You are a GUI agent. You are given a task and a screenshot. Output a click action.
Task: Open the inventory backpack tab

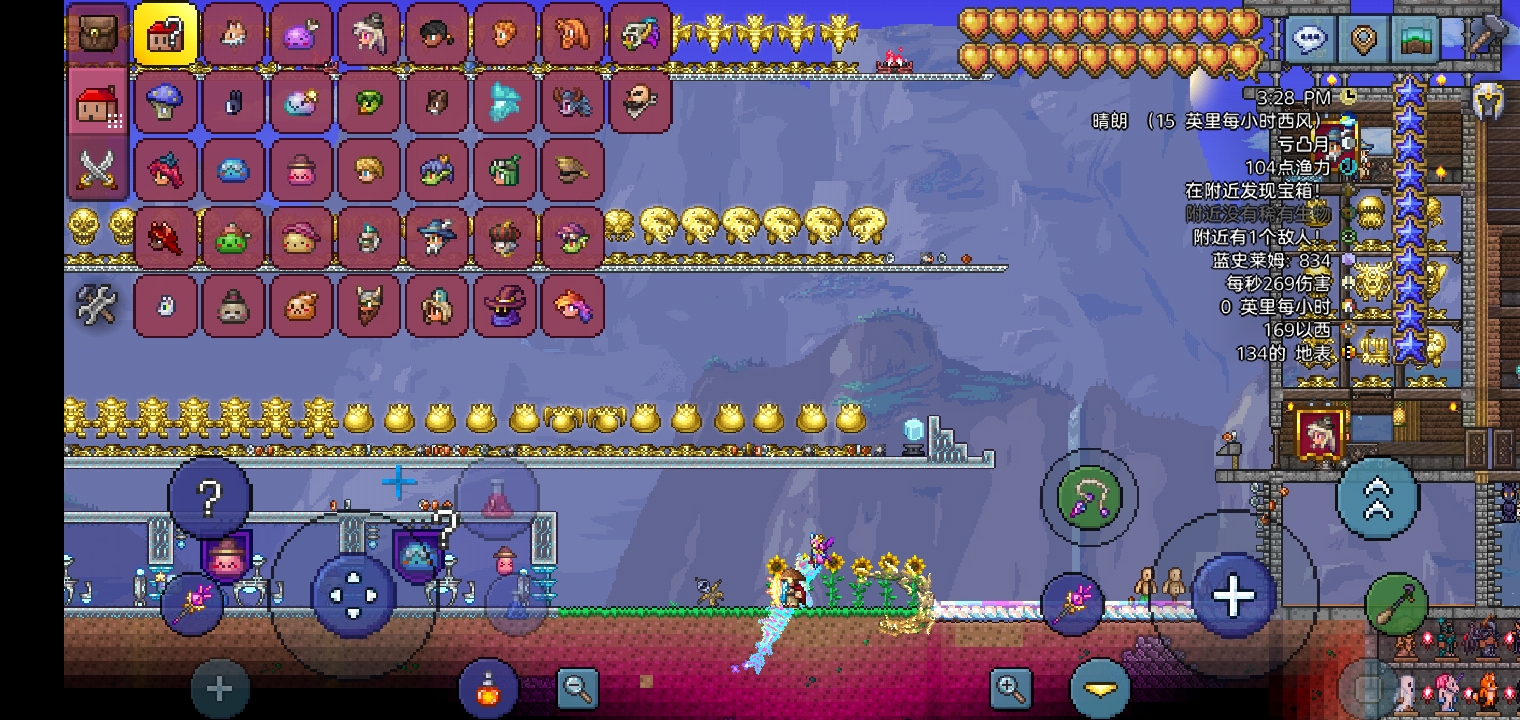coord(98,34)
